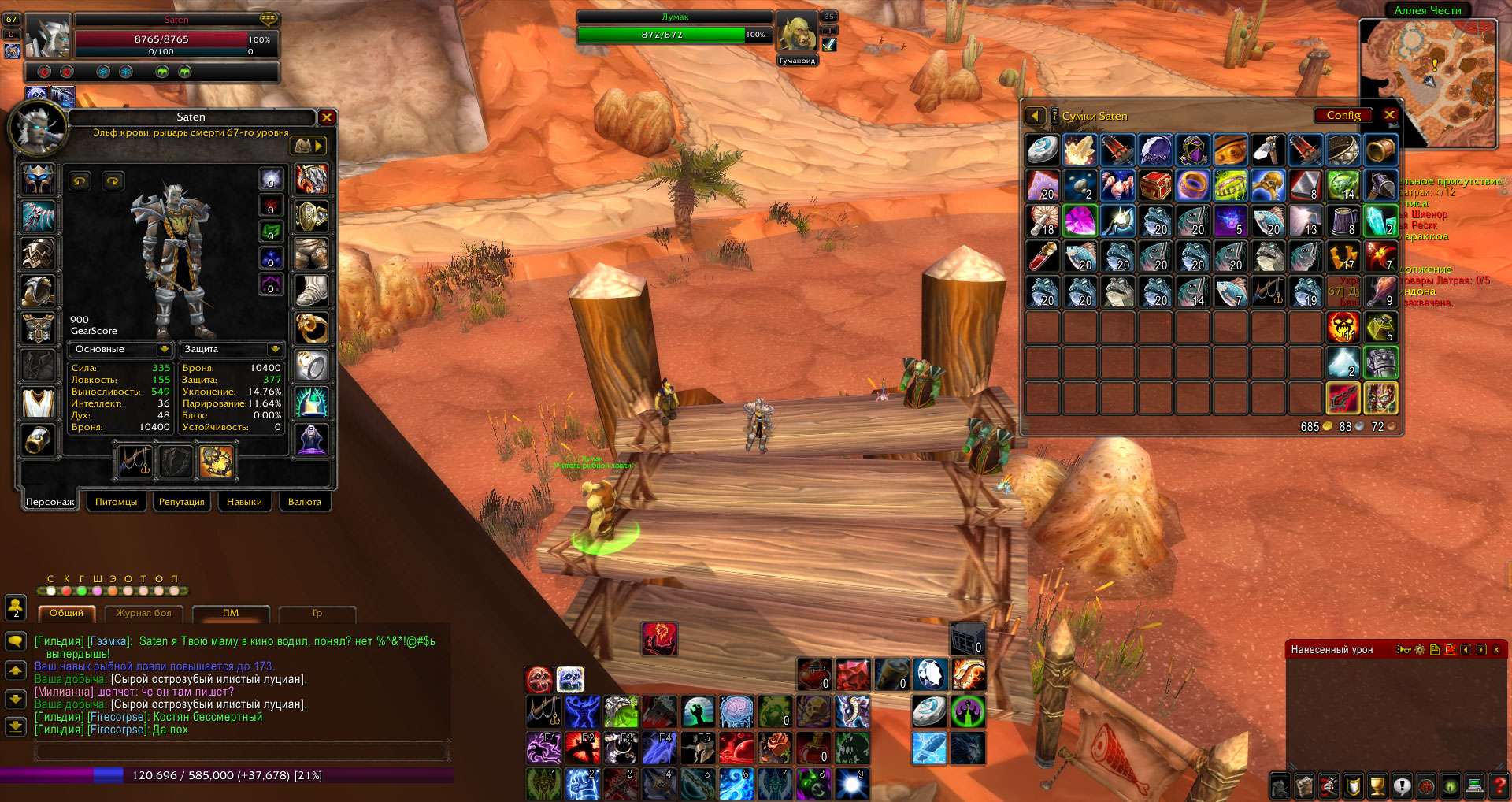Switch to the Журнал боя chat tab
Image resolution: width=1512 pixels, height=802 pixels.
tap(143, 613)
